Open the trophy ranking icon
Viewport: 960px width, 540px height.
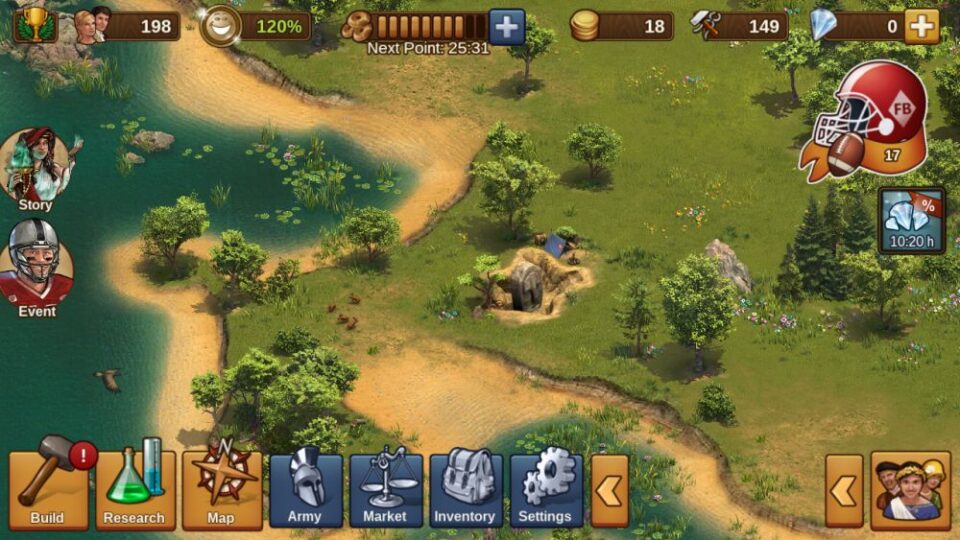[x=35, y=25]
